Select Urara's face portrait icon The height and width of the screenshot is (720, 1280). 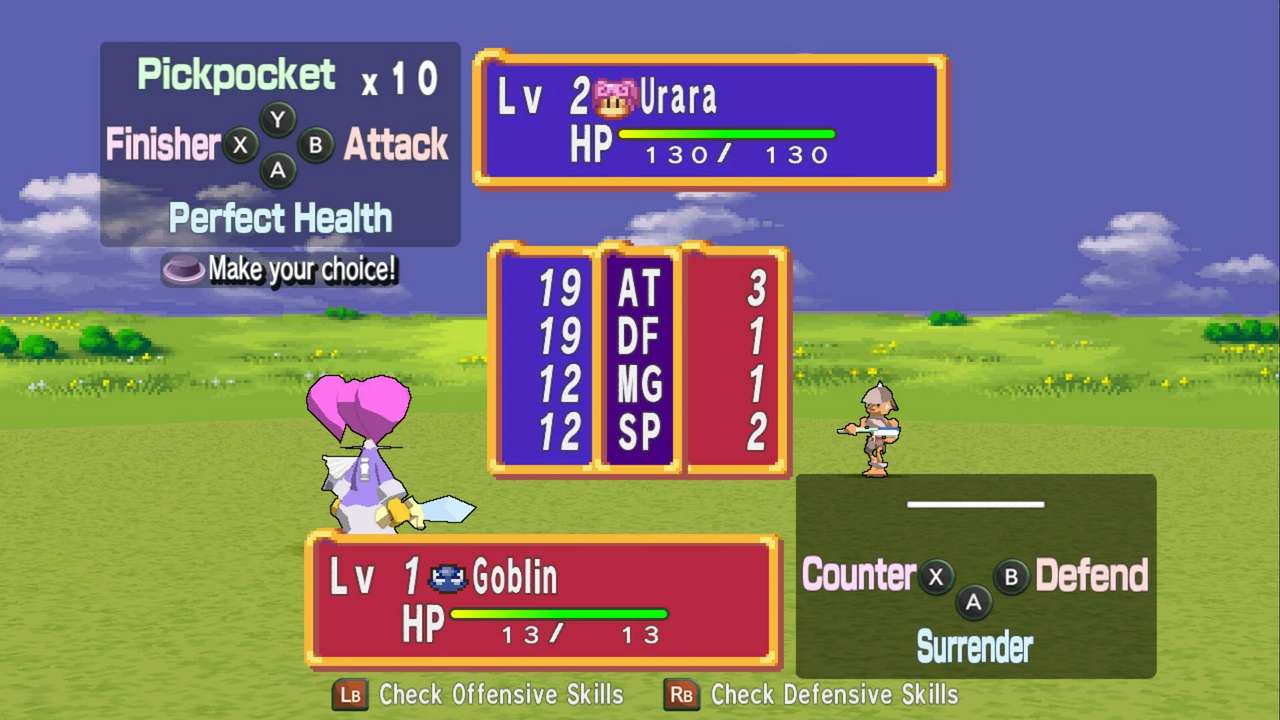[612, 95]
